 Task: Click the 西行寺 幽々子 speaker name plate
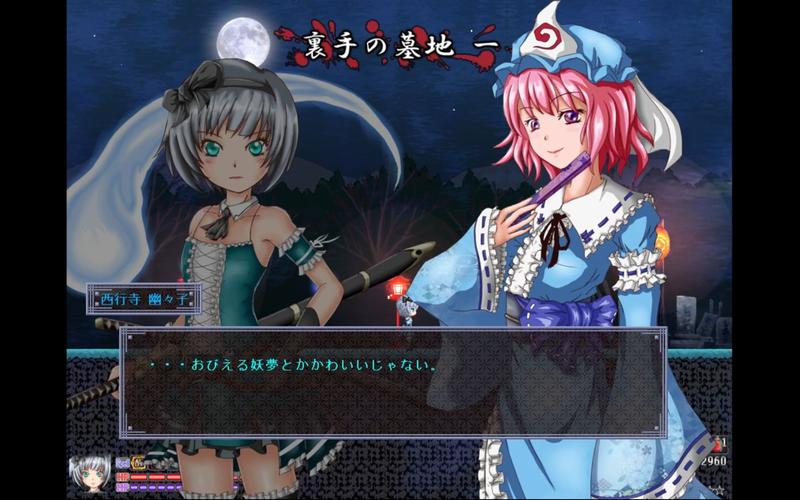(136, 298)
